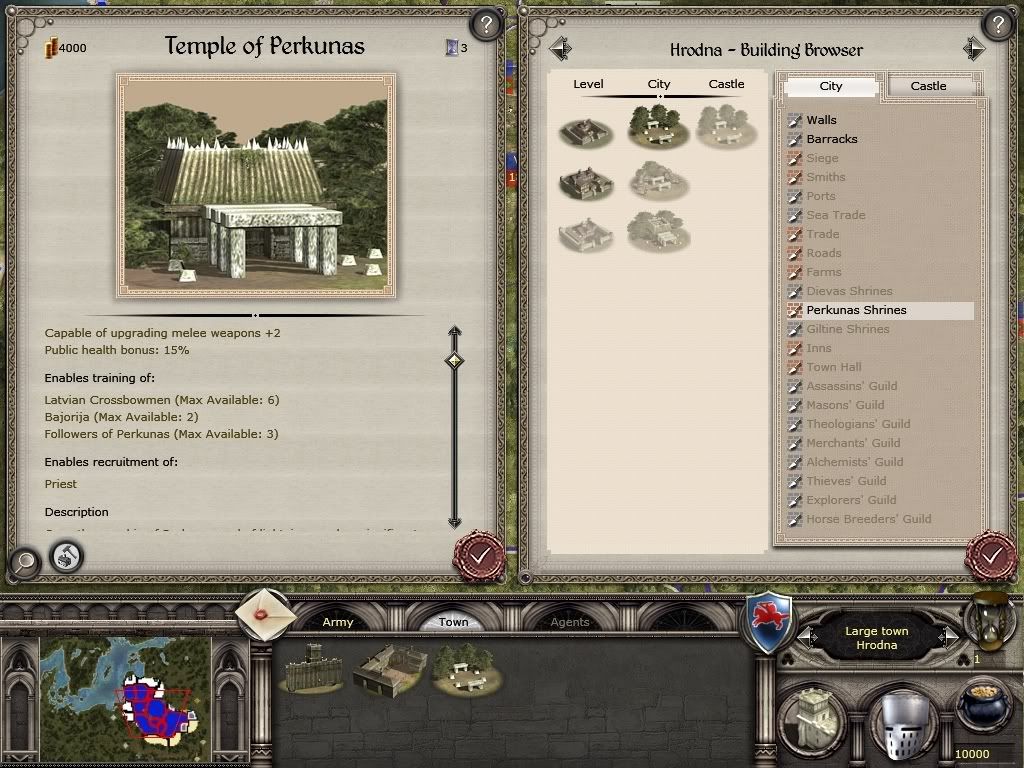Screen dimensions: 1024x768
Task: Close the Building Browser with the wax seal
Action: (x=991, y=553)
